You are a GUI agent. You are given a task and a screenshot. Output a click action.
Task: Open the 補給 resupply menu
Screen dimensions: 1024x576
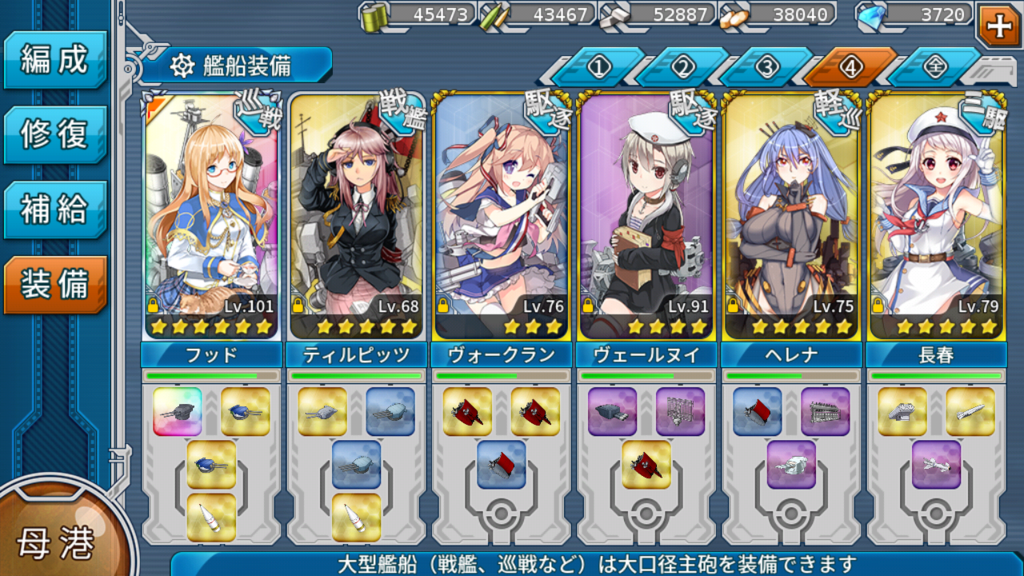54,209
